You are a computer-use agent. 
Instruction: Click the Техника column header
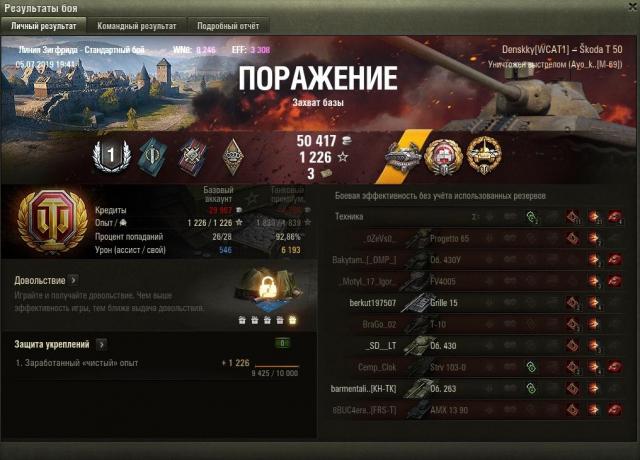point(349,216)
